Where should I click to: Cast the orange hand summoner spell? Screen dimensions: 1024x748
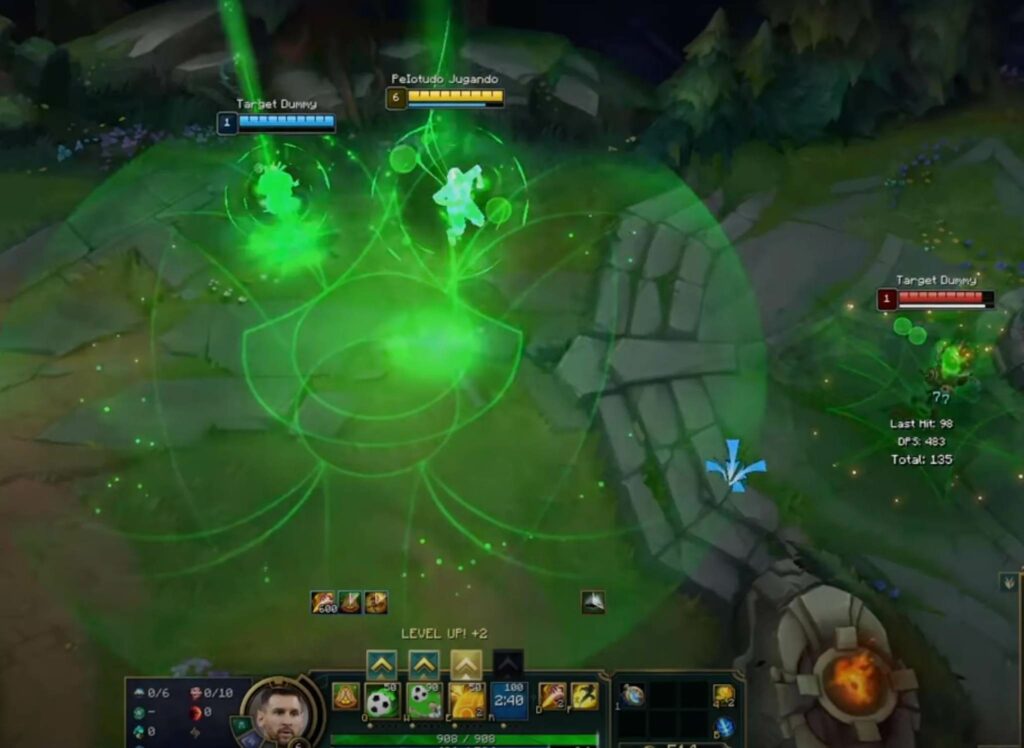pyautogui.click(x=553, y=696)
